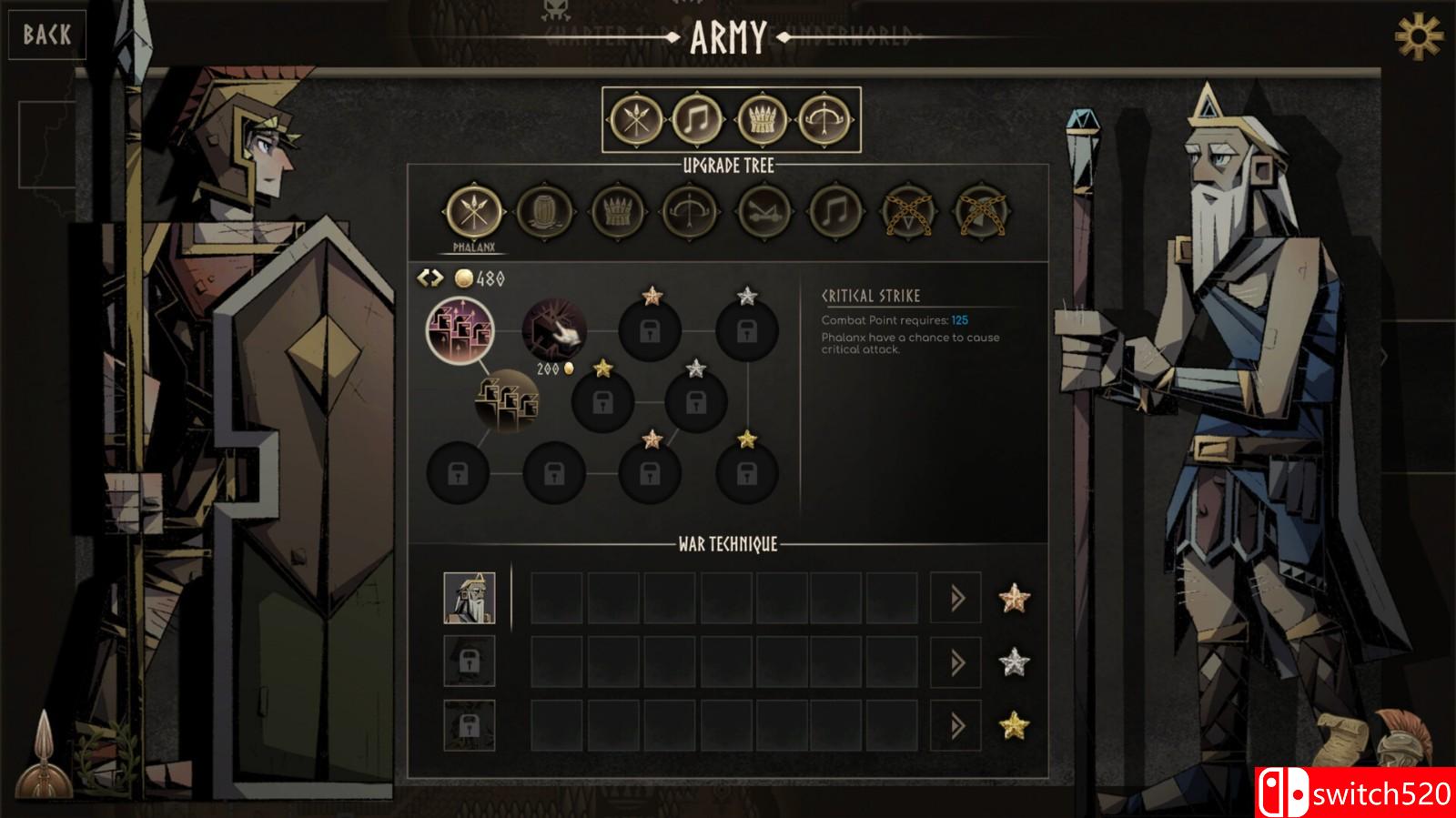Click the arrow beside the second war technique row
This screenshot has width=1456, height=818.
click(955, 663)
